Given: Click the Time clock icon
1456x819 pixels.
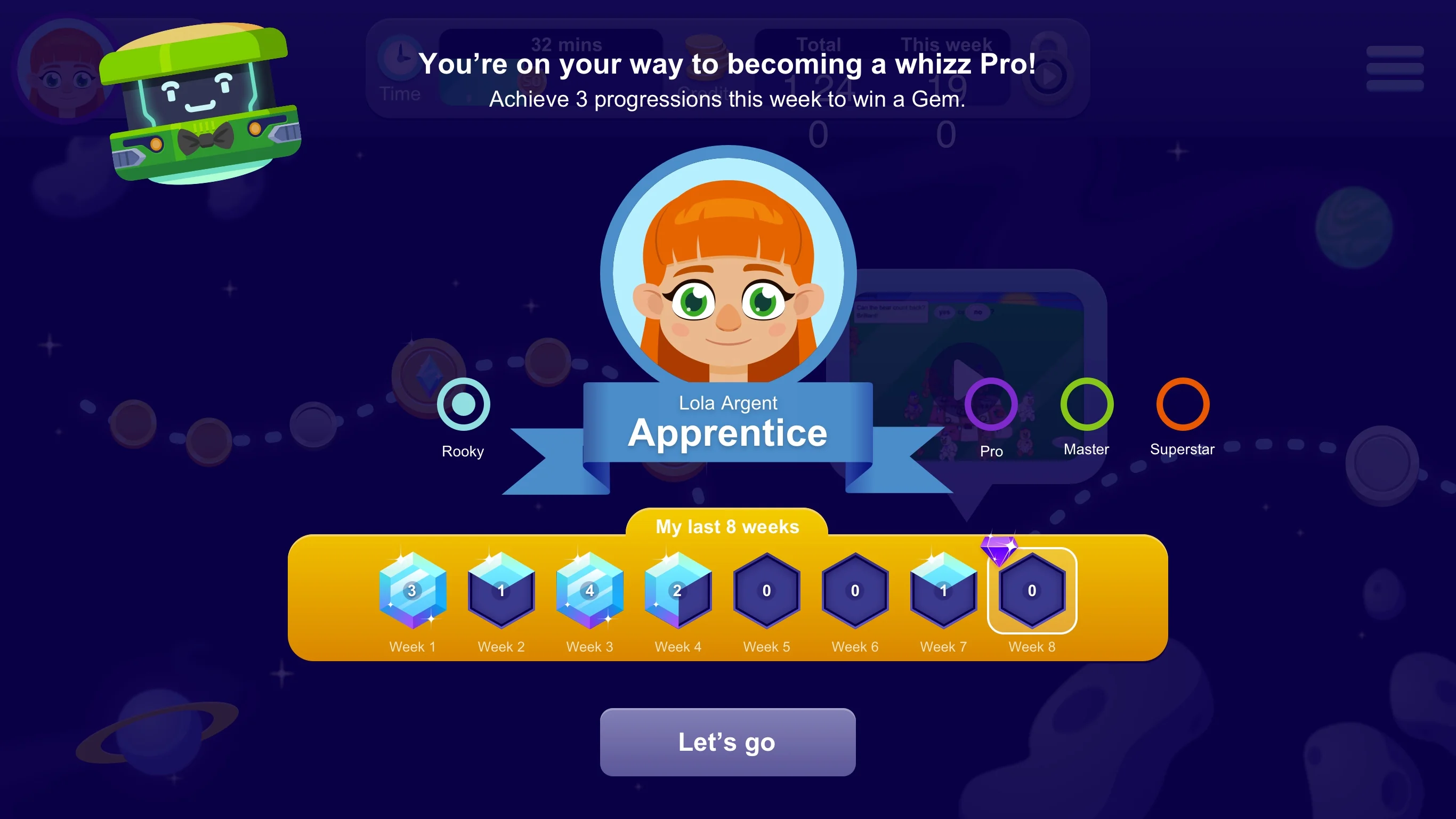Looking at the screenshot, I should pyautogui.click(x=400, y=58).
